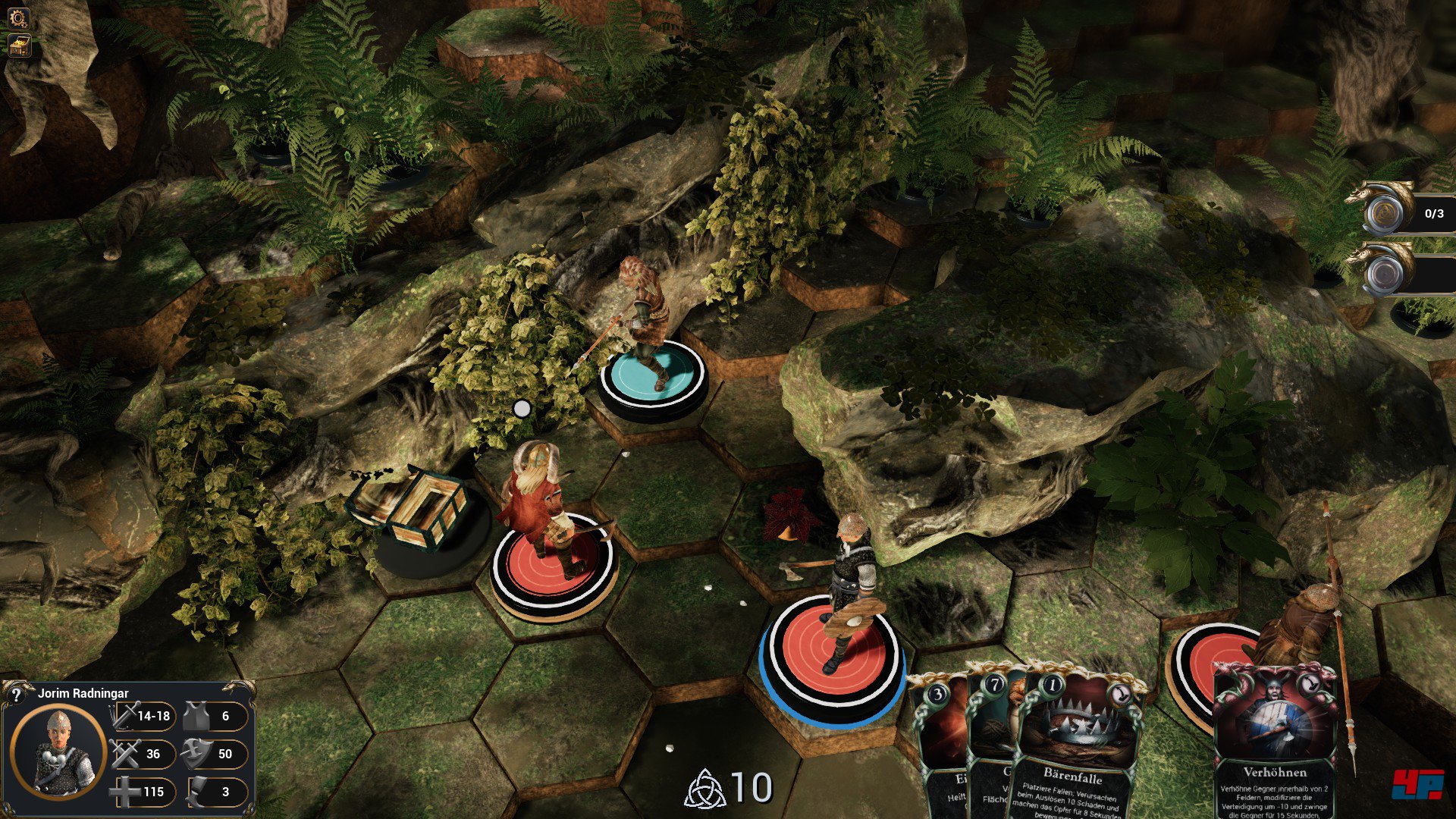
Task: Click Jorim Radningar's portrait
Action: click(59, 750)
